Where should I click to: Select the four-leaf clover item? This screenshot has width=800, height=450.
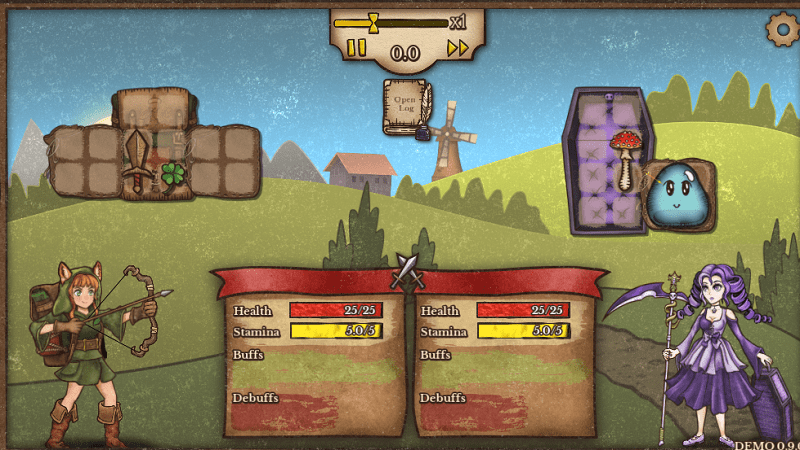point(174,175)
